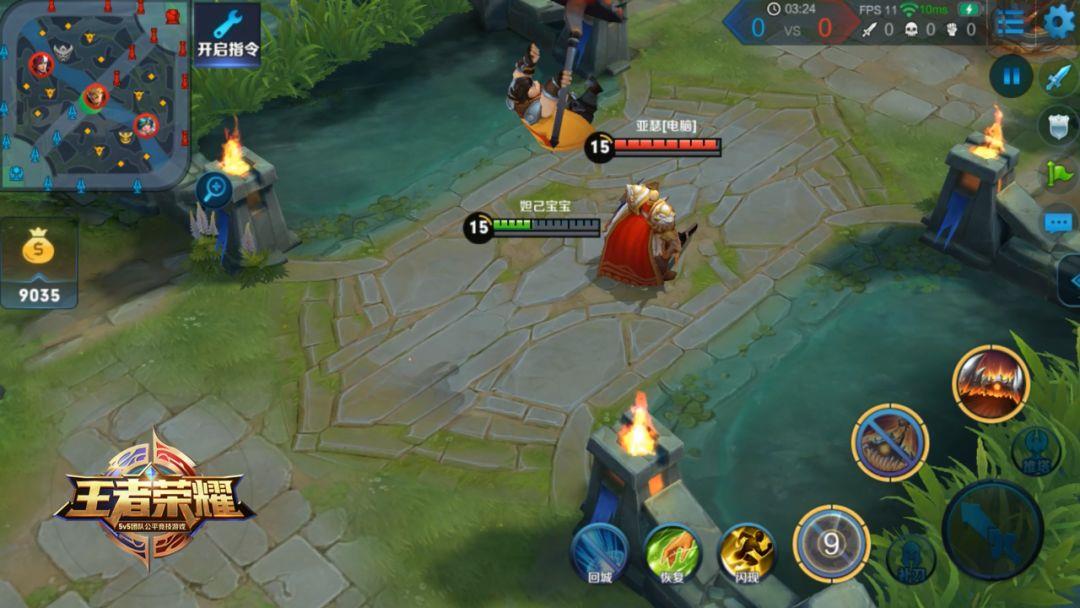This screenshot has height=608, width=1080.
Task: Tap the minimap
Action: [94, 94]
